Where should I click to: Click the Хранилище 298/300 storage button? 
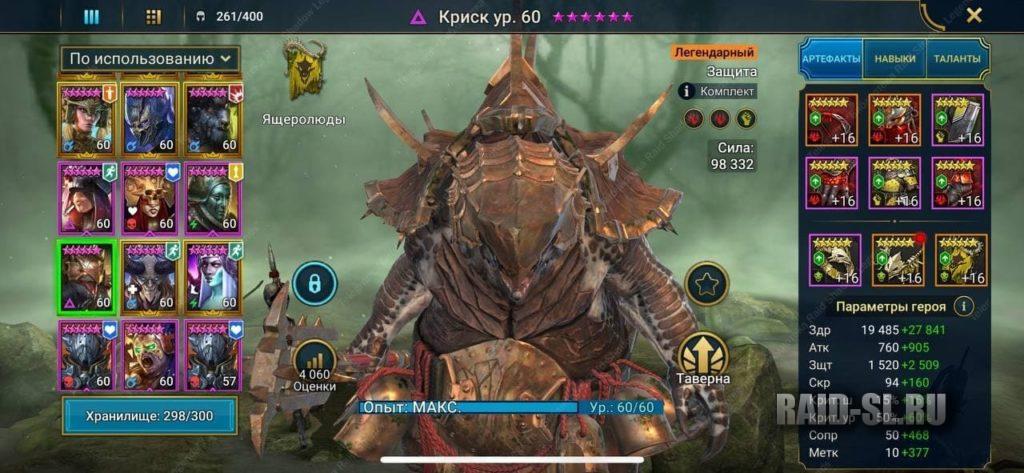149,415
